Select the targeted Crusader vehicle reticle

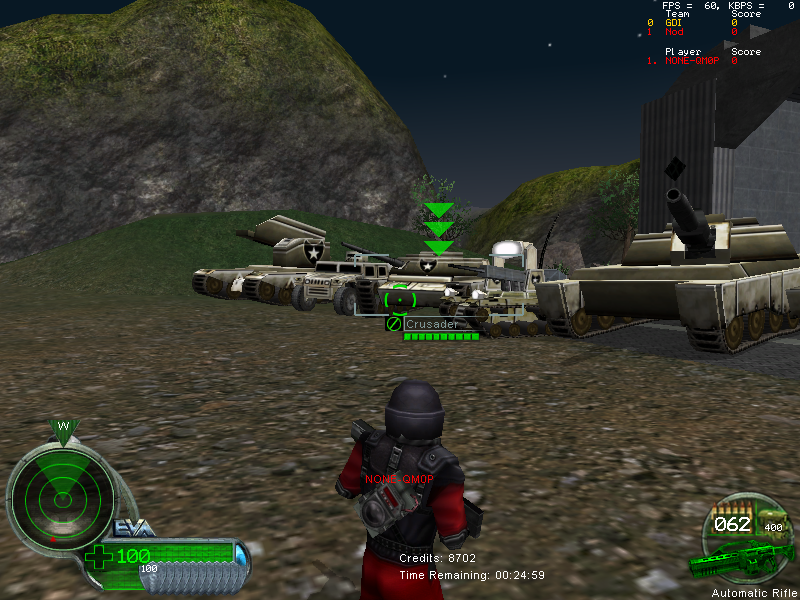[x=400, y=298]
